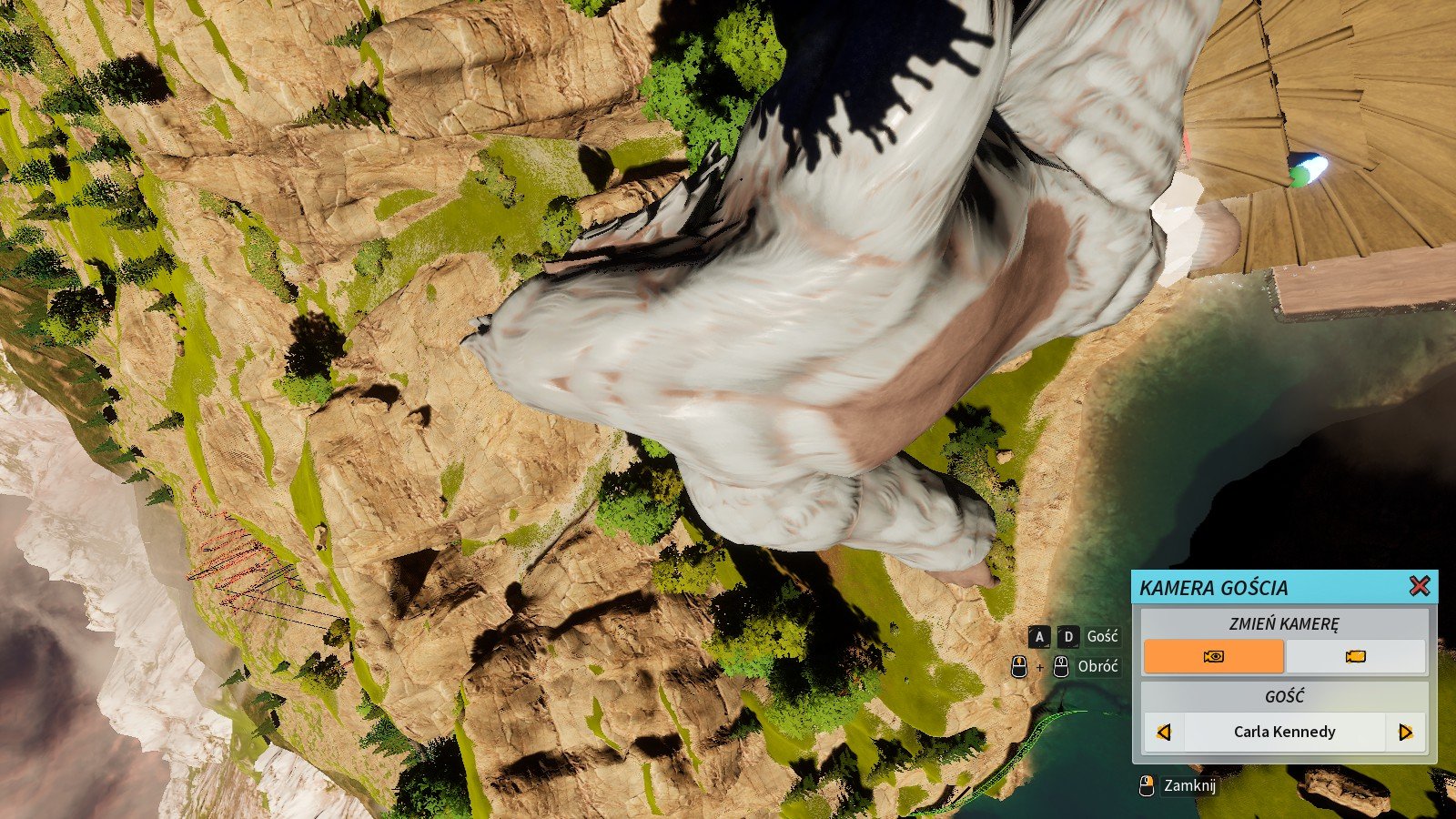The height and width of the screenshot is (819, 1456).
Task: Select the camera-with-eye view mode
Action: pyautogui.click(x=1213, y=656)
